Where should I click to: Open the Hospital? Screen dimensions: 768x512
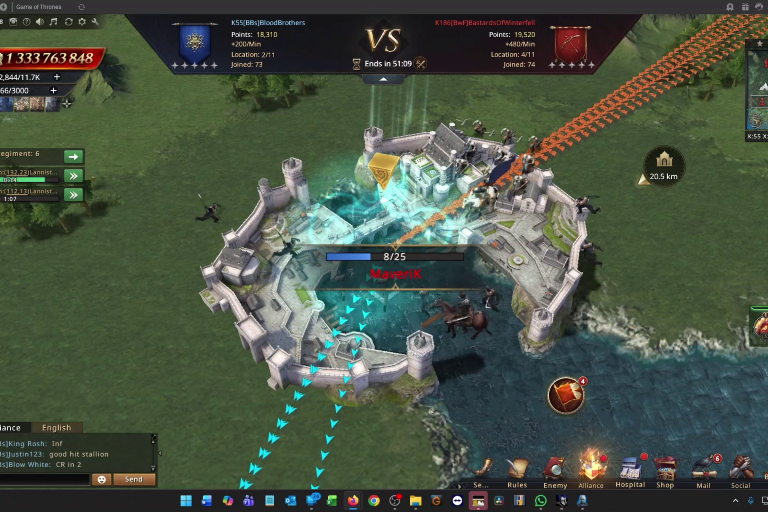(x=630, y=468)
